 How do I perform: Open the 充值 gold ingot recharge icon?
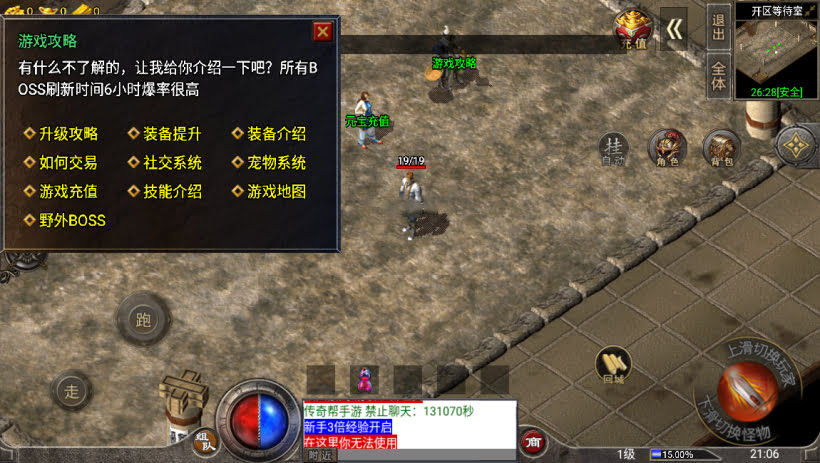(x=633, y=29)
